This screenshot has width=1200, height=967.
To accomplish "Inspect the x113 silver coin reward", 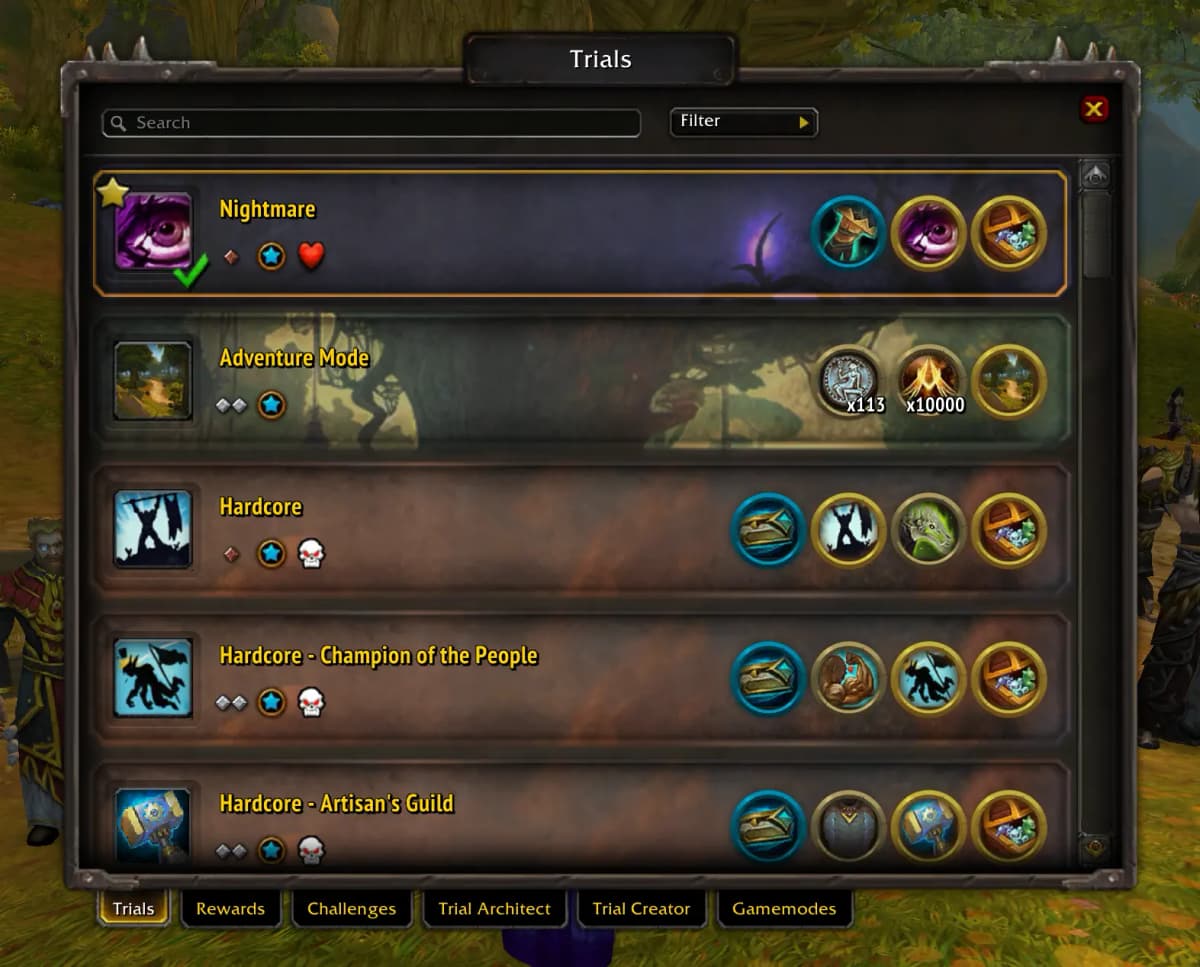I will tap(850, 380).
